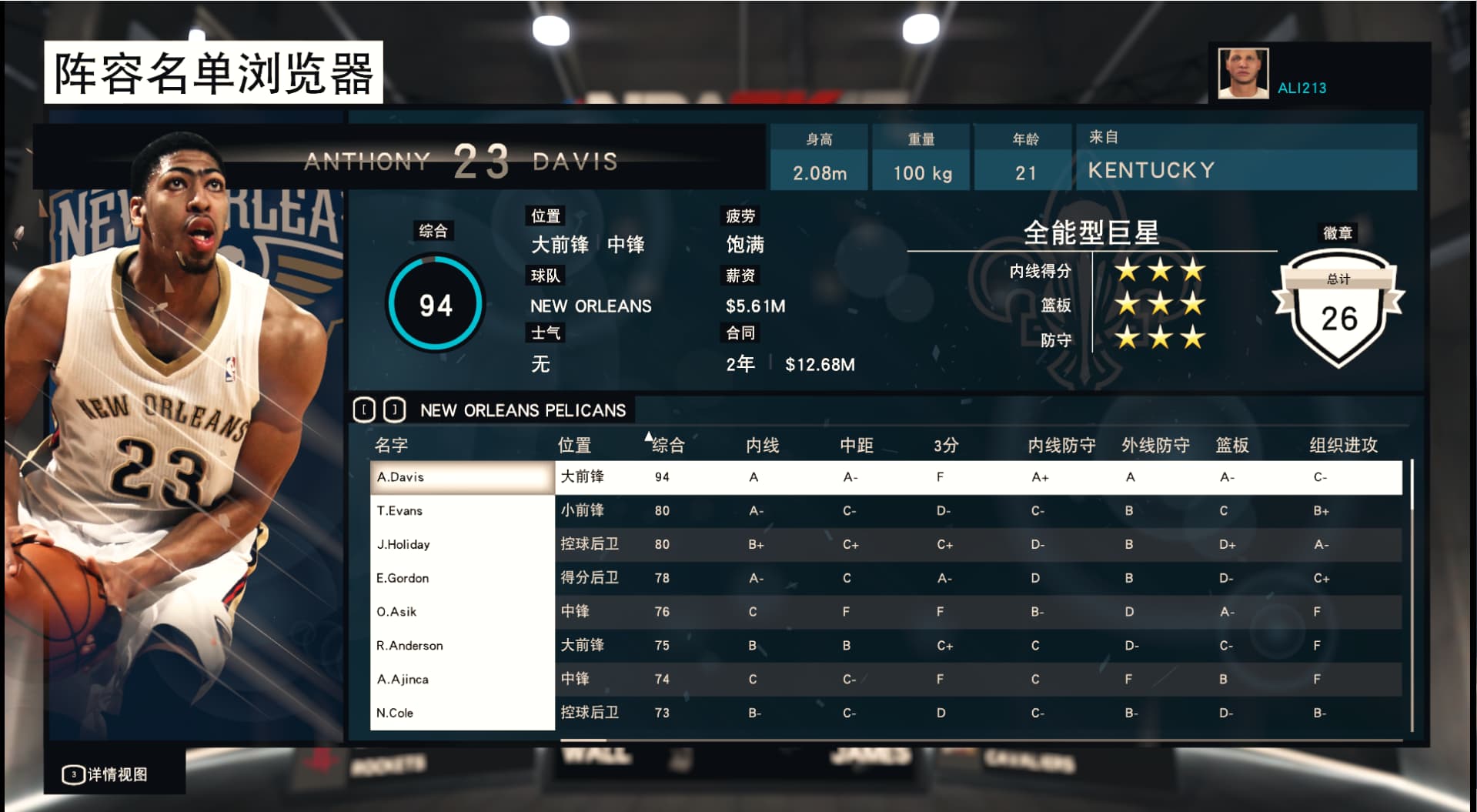Sort by 中距 mid-range column
Viewport: 1477px width, 812px height.
point(856,445)
